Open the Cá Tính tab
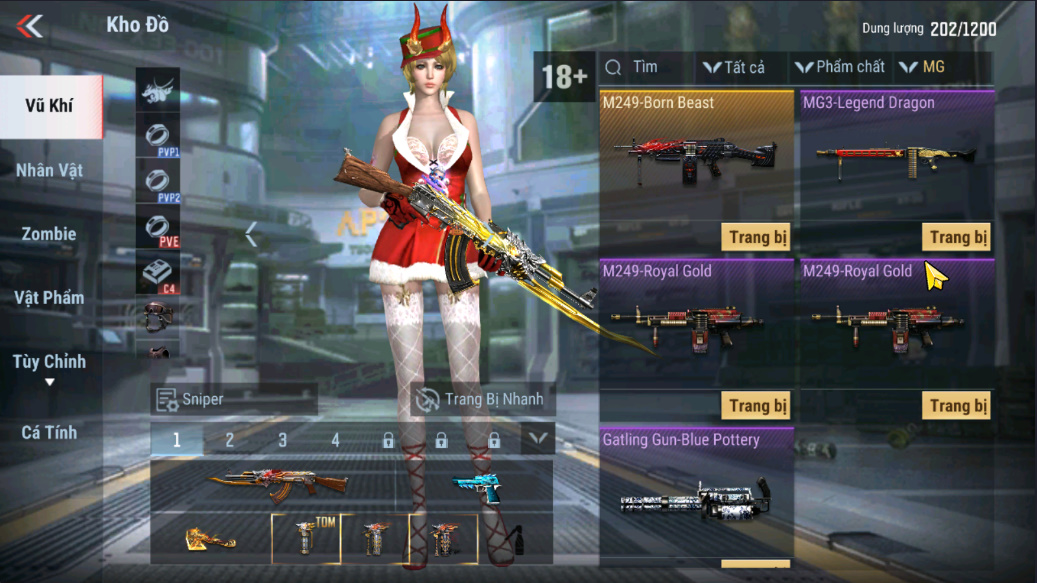This screenshot has height=583, width=1037. [50, 433]
